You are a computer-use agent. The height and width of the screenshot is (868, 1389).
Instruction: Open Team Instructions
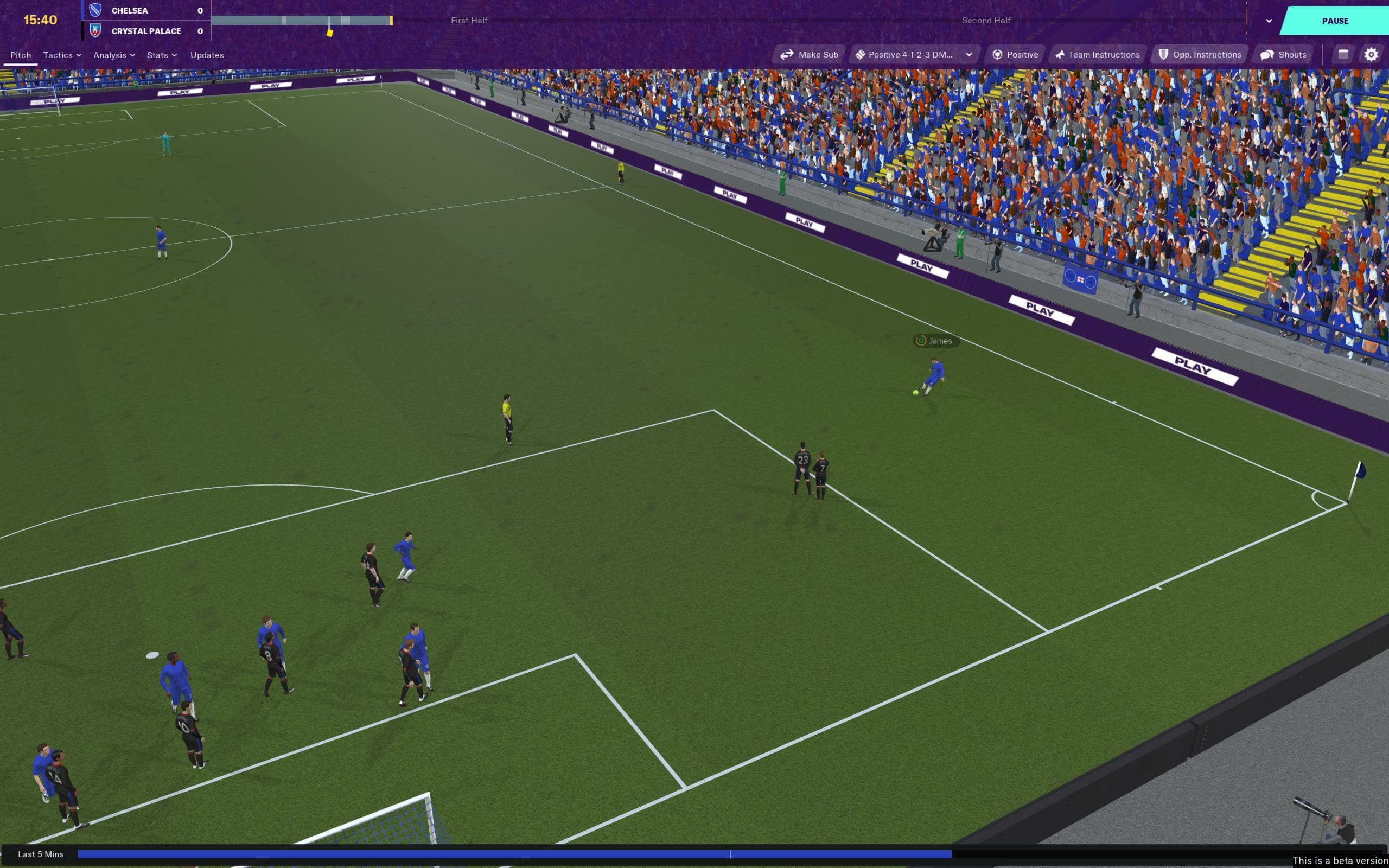coord(1098,54)
